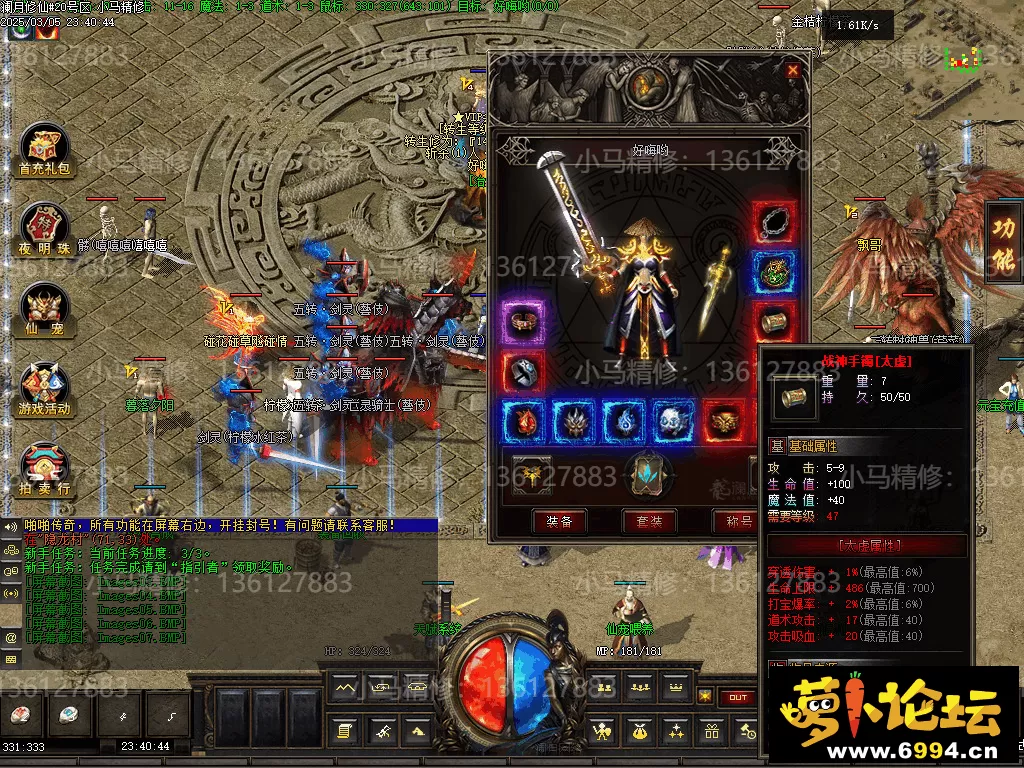
Task: Open the 仙宠 pet menu
Action: (x=44, y=309)
